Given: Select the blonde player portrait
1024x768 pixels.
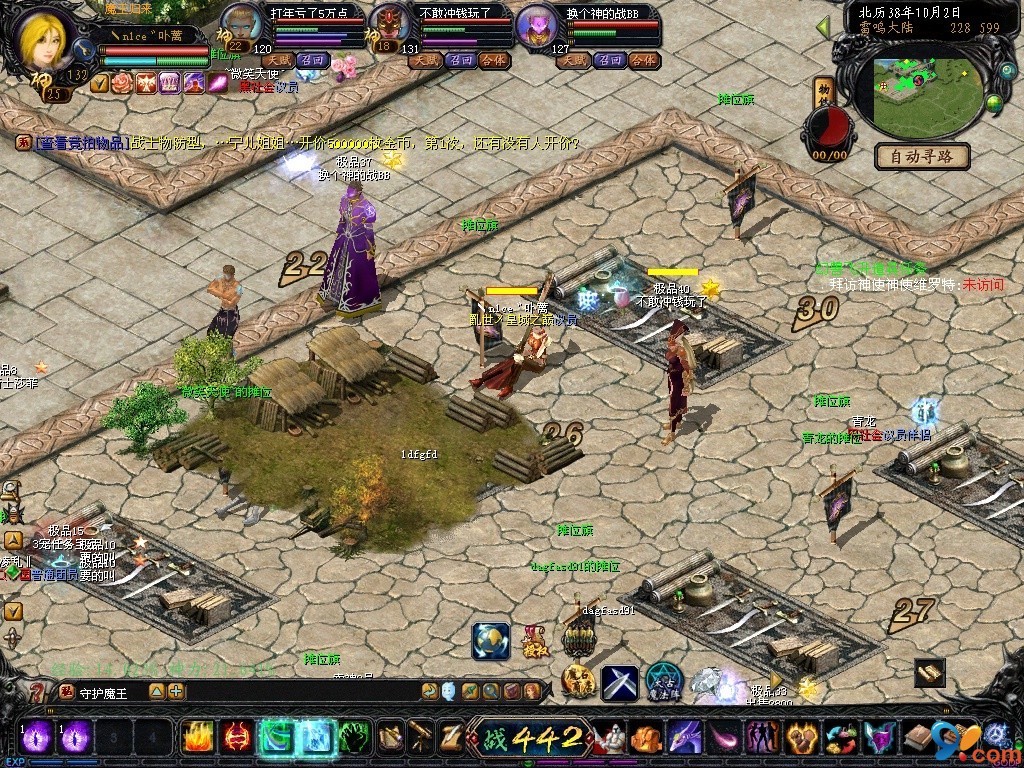Looking at the screenshot, I should 45,42.
